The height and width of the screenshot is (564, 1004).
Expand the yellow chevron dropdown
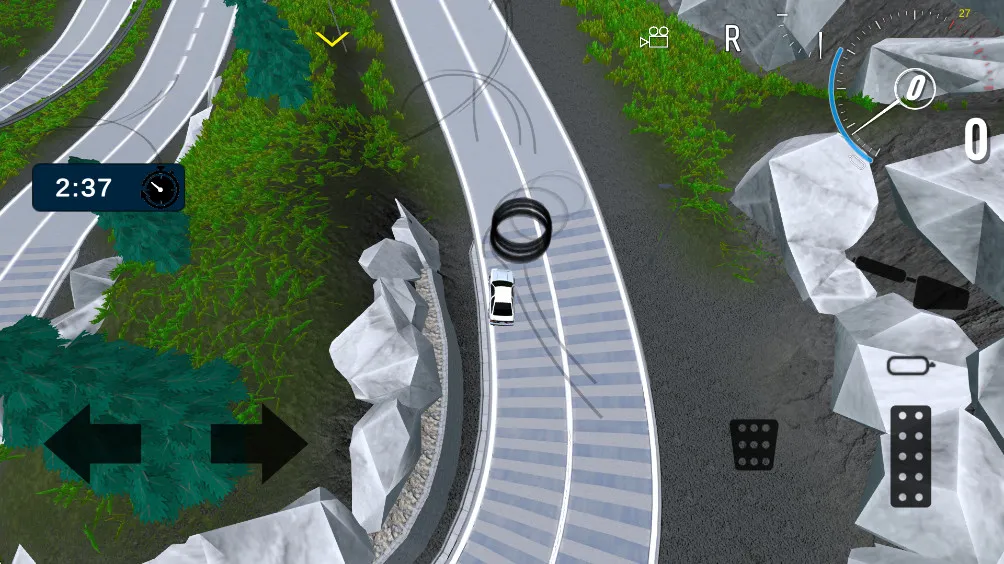coord(332,39)
